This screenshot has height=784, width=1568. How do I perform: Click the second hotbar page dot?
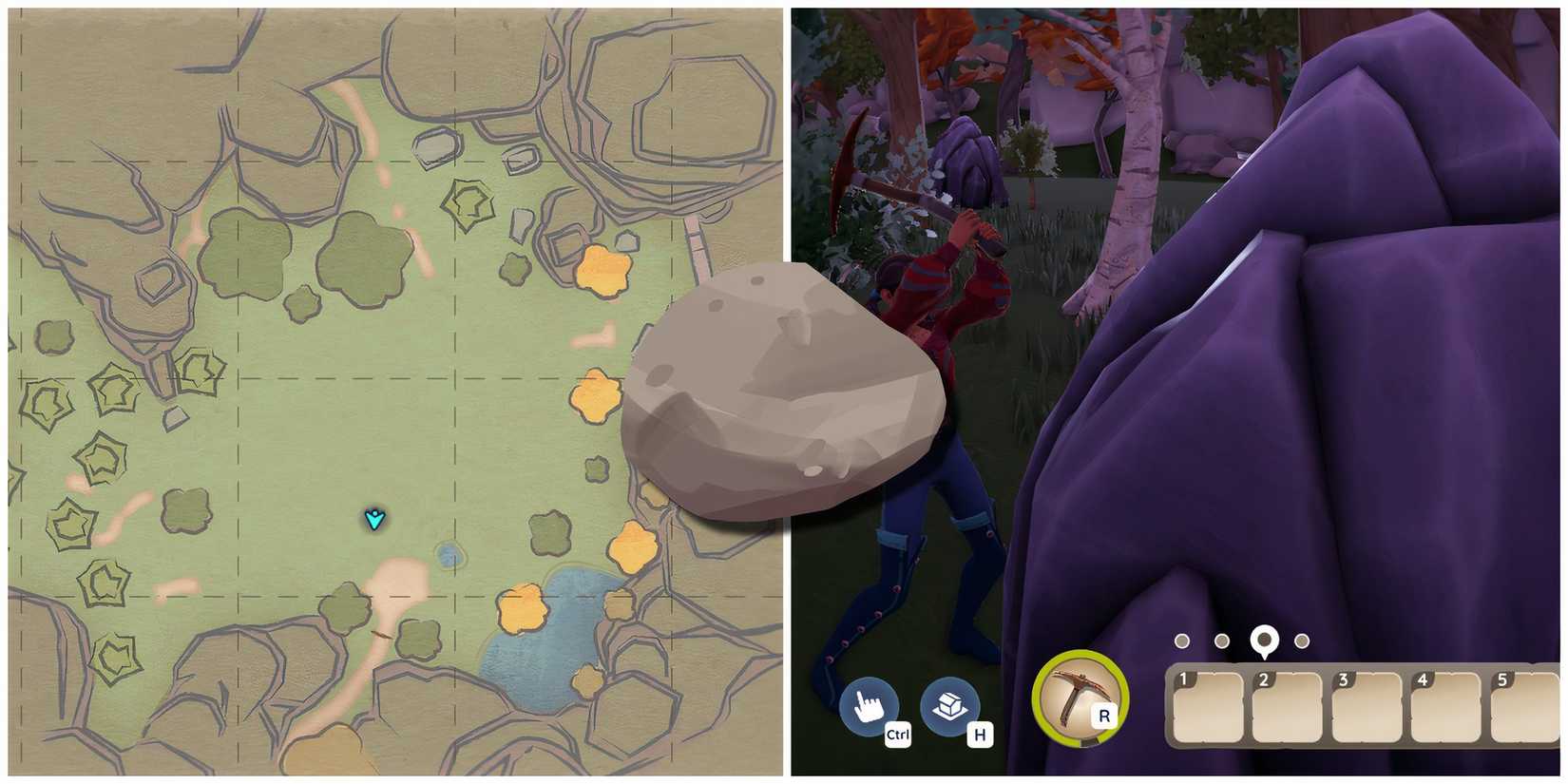tap(1221, 640)
